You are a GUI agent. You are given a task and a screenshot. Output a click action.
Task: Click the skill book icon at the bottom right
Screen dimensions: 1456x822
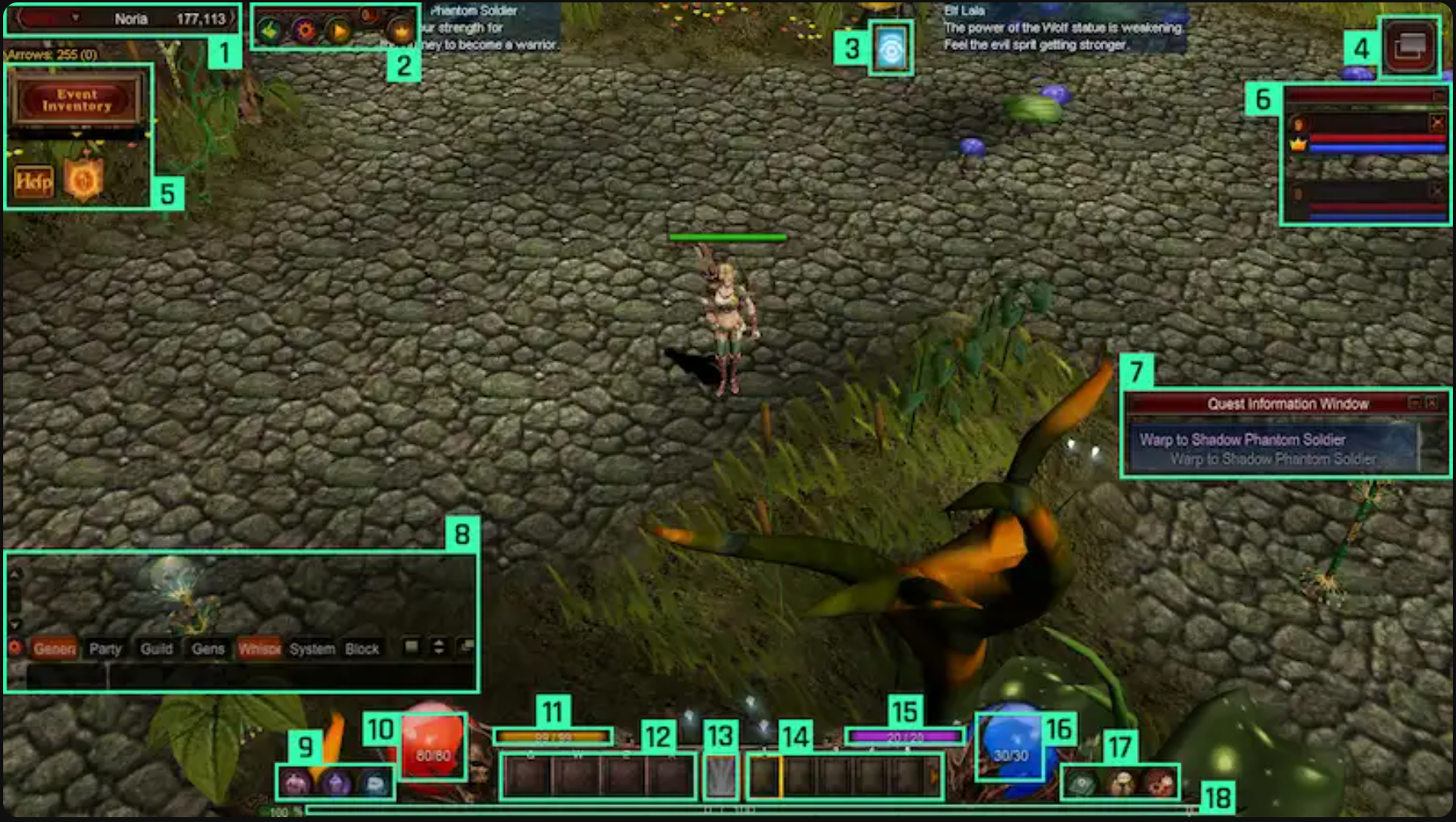[x=1082, y=782]
